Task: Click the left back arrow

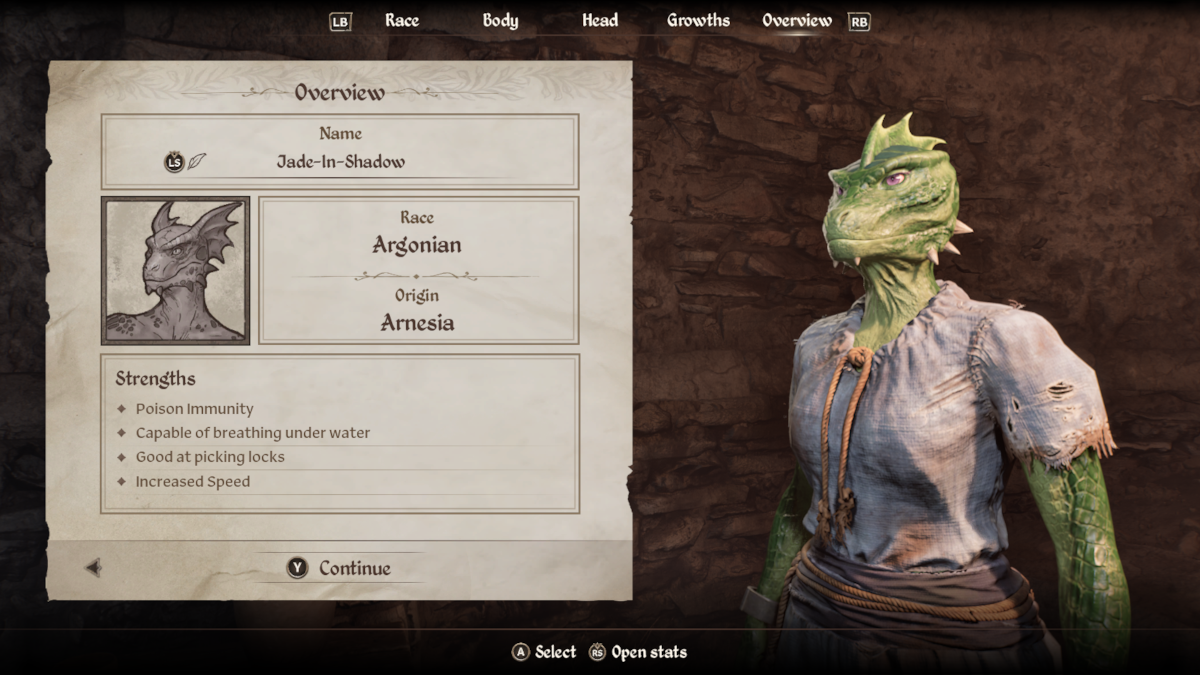Action: [x=93, y=568]
